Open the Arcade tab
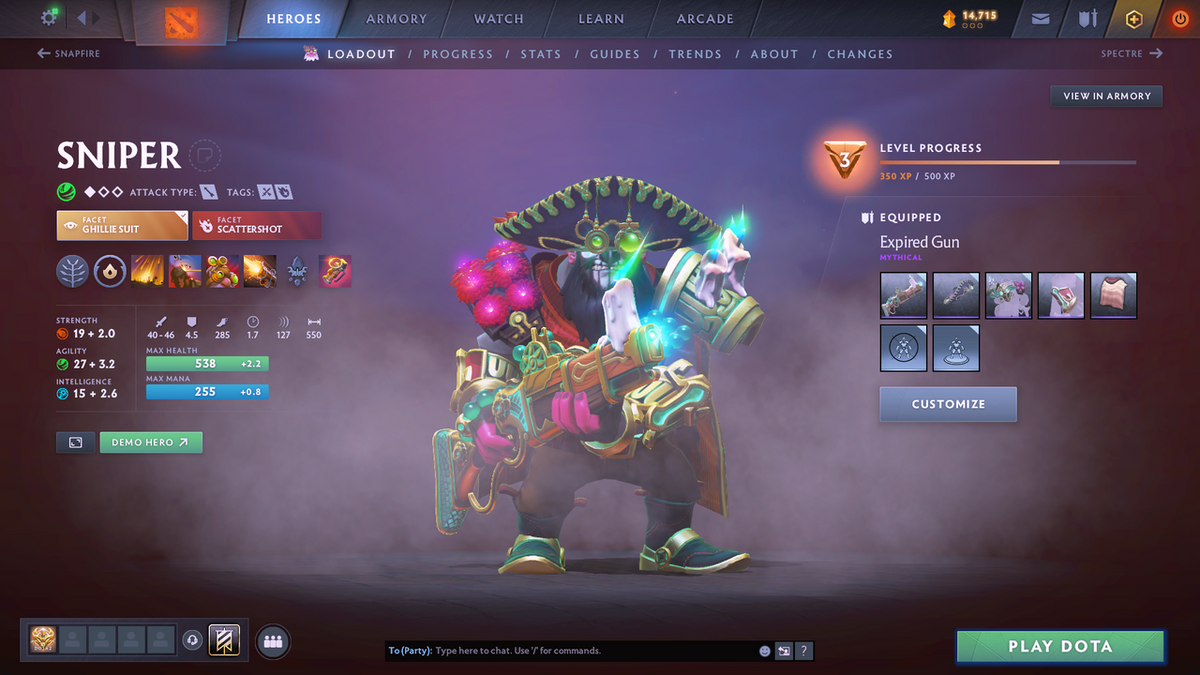The image size is (1200, 675). [705, 19]
